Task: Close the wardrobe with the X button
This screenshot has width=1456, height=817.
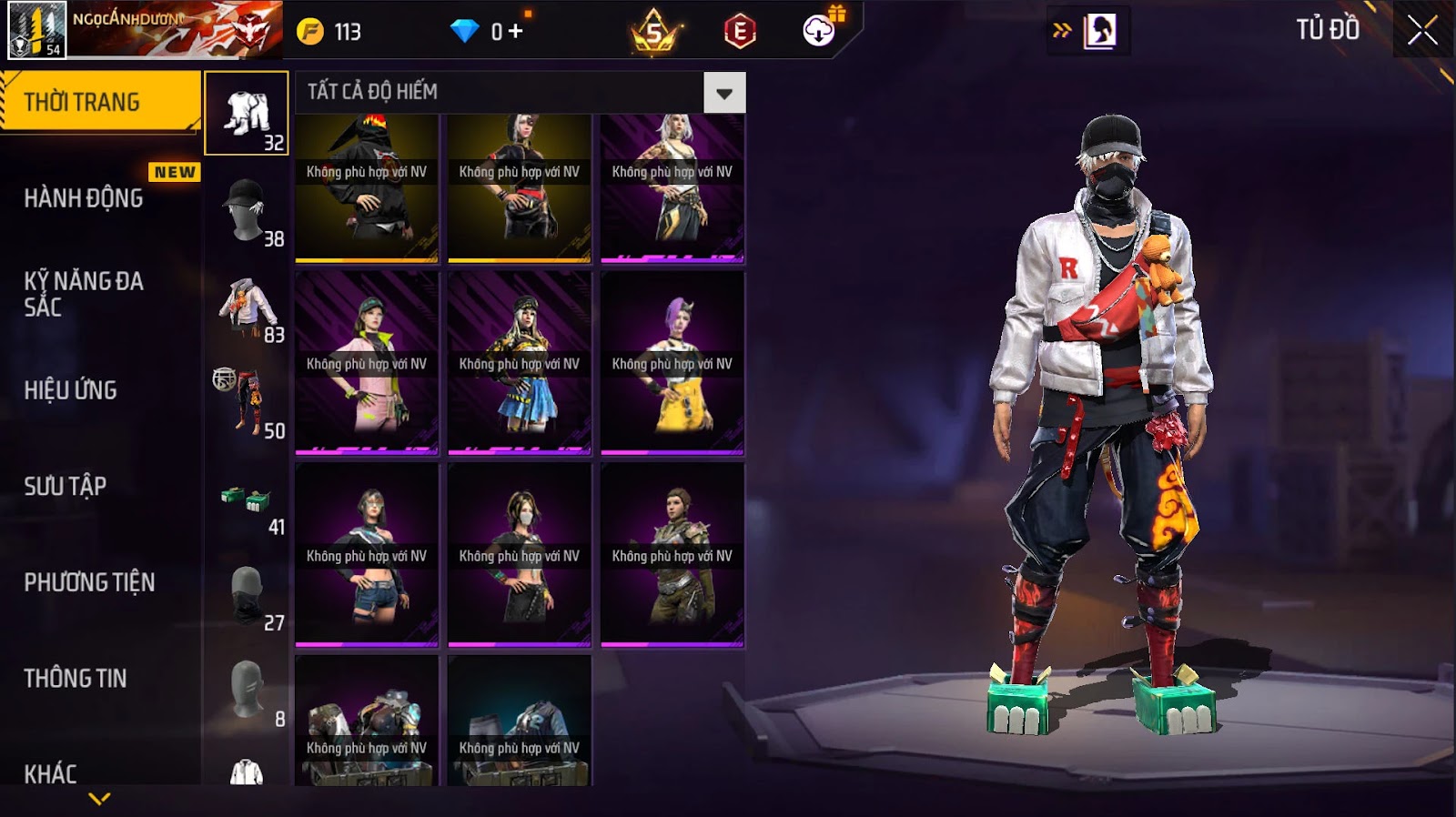Action: click(x=1422, y=31)
